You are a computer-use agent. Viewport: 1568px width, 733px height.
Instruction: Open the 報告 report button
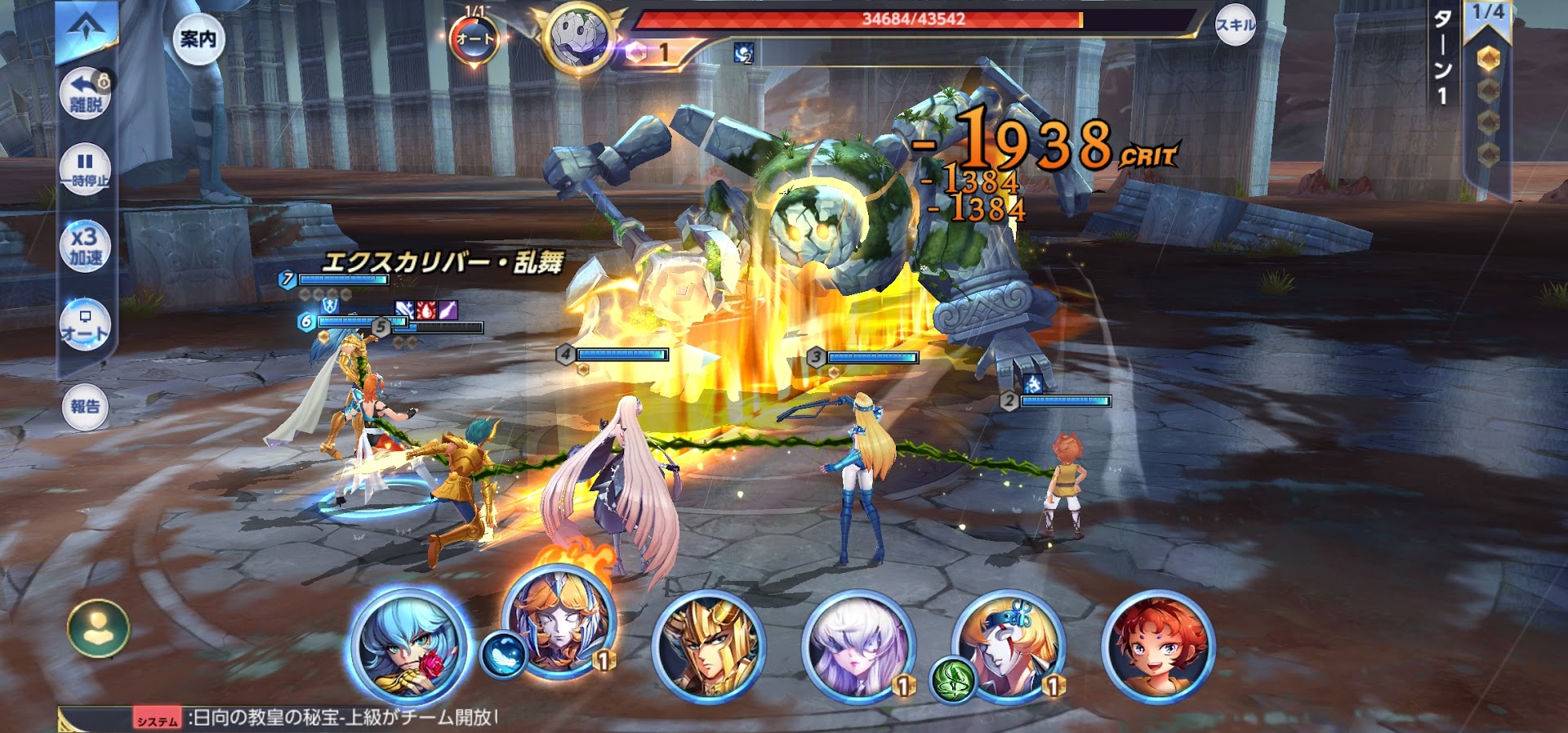coord(85,406)
